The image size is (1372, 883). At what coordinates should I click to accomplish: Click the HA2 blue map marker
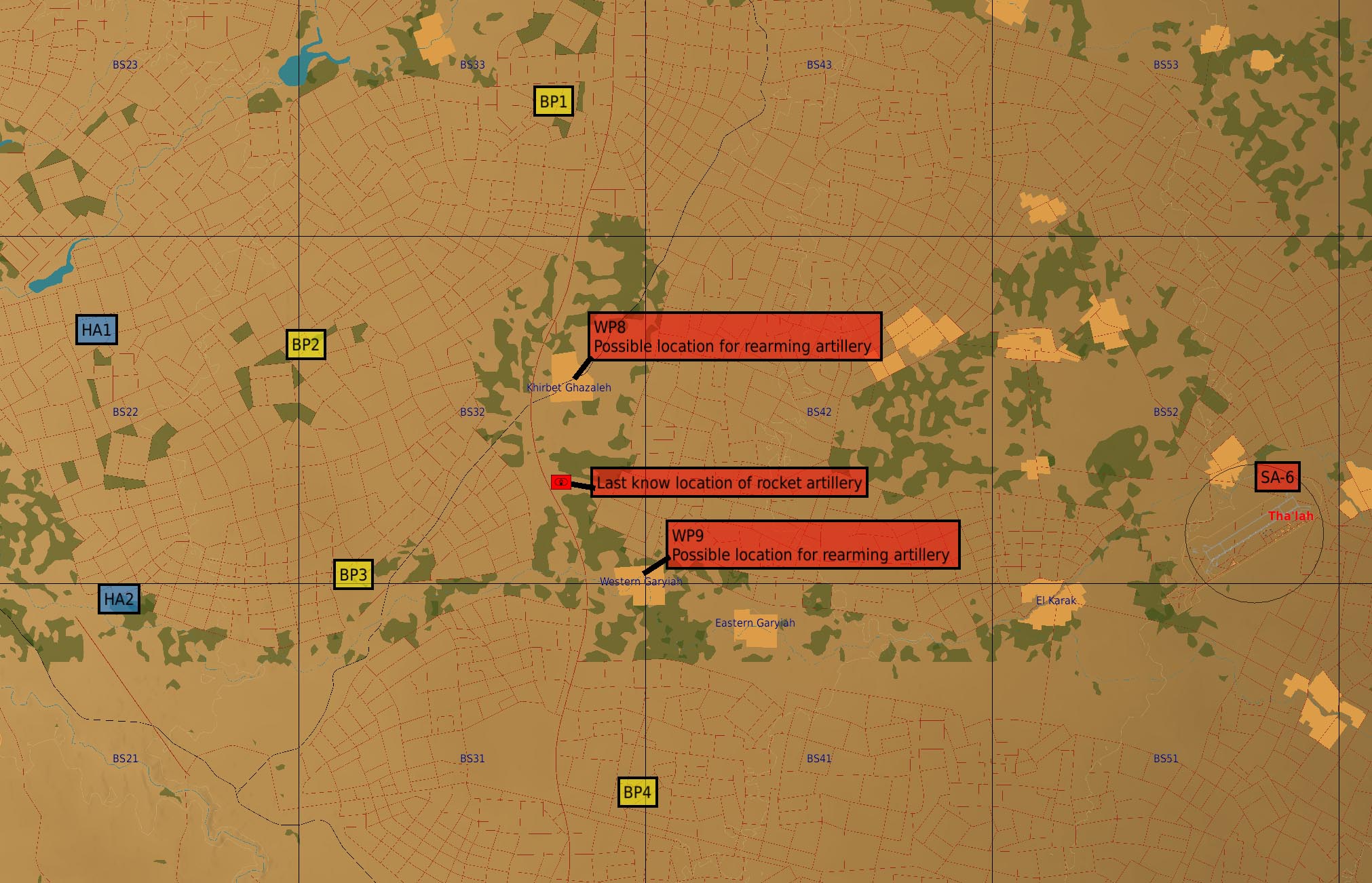[119, 599]
